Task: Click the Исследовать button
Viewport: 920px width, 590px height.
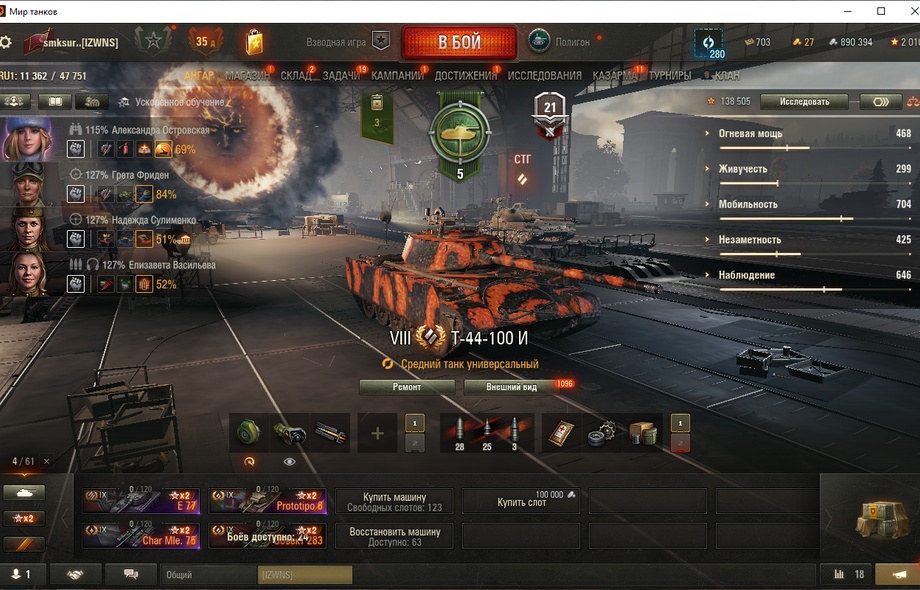Action: [x=804, y=102]
